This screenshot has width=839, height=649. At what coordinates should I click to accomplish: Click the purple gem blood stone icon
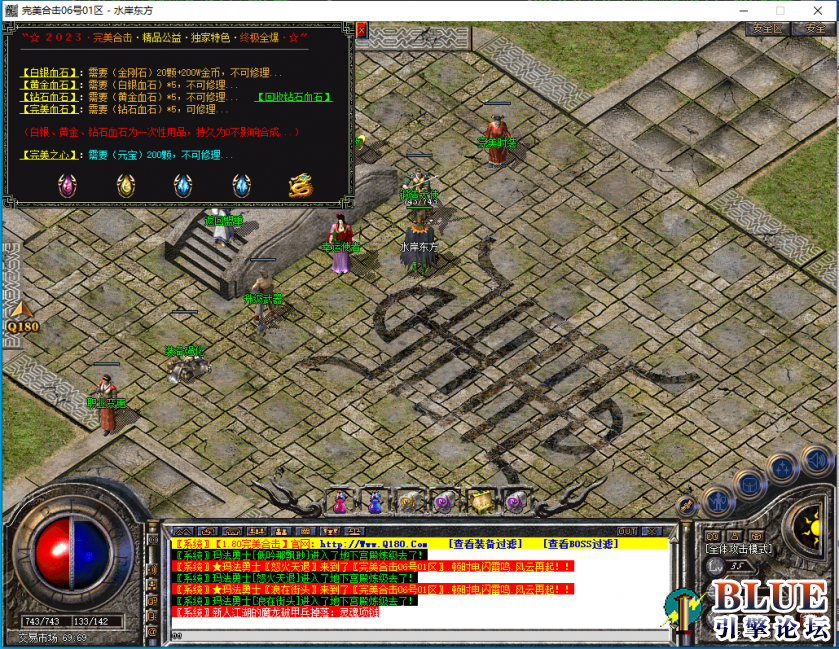coord(68,185)
